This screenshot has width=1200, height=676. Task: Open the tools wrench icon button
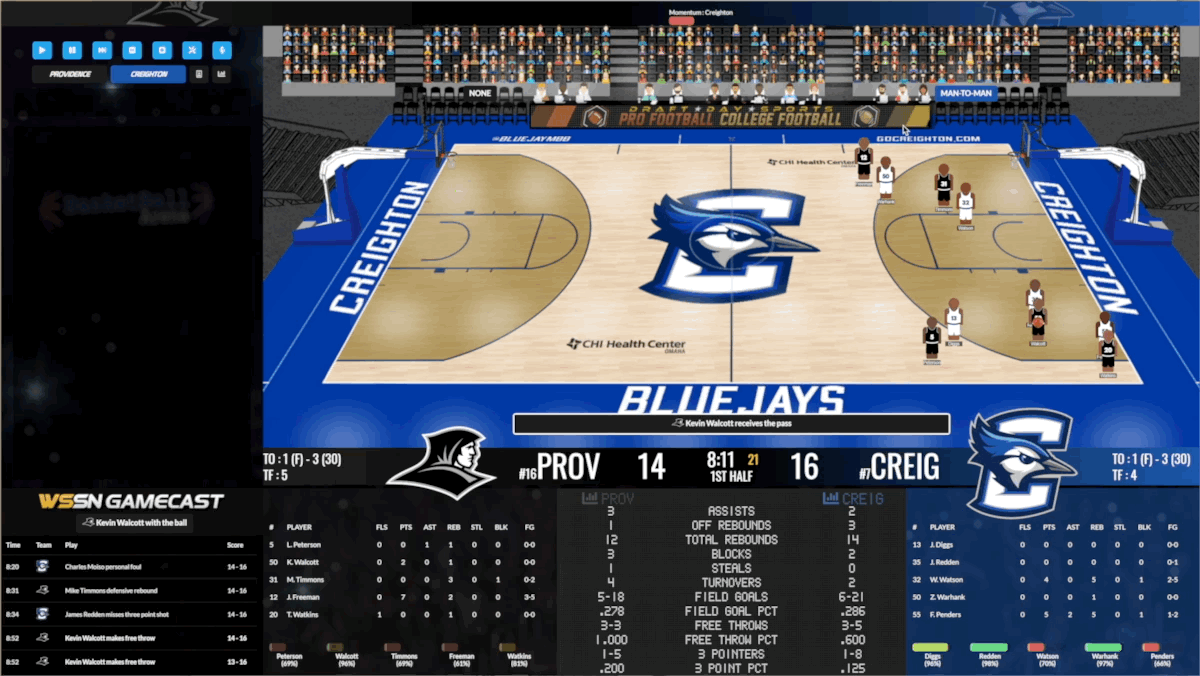coord(192,49)
